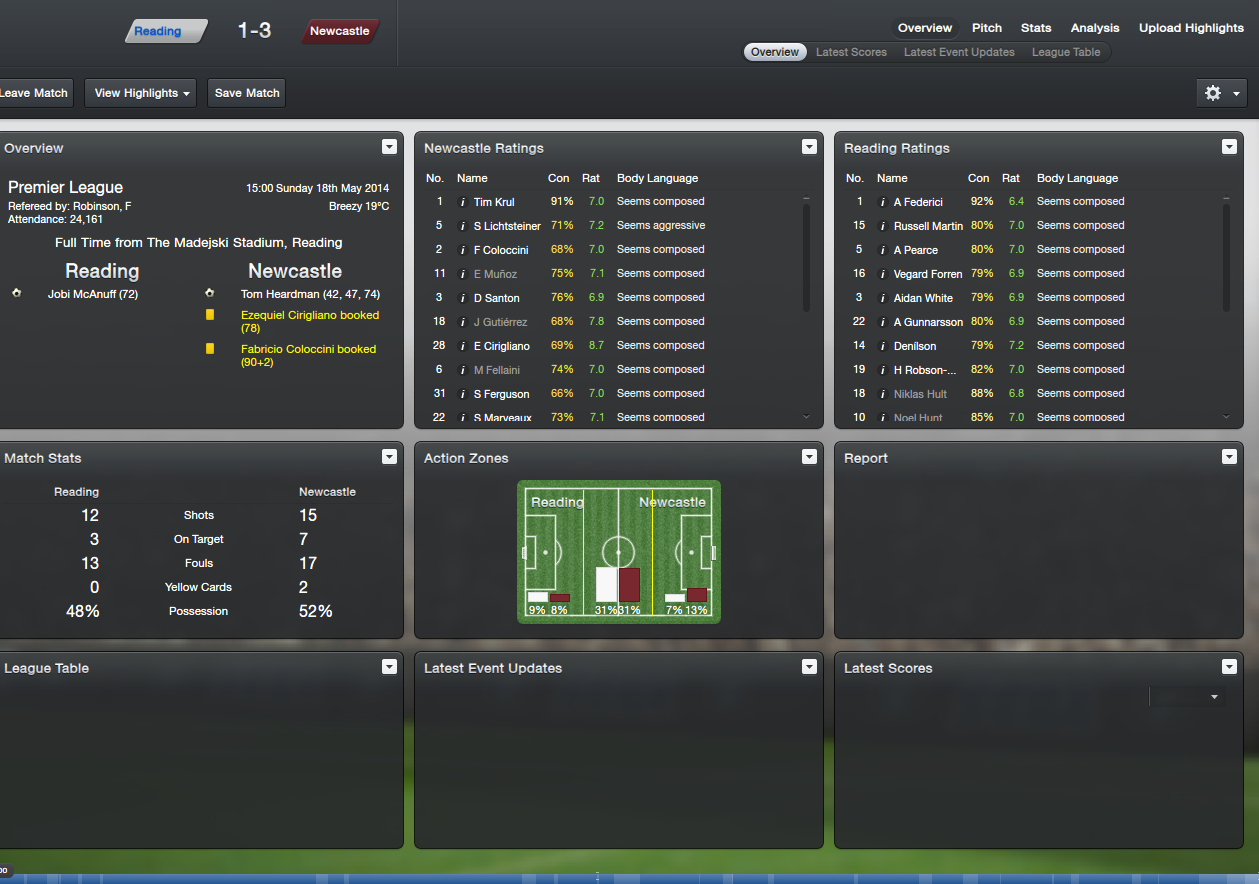The height and width of the screenshot is (884, 1259).
Task: Open Reading Ratings panel dropdown
Action: point(1229,147)
